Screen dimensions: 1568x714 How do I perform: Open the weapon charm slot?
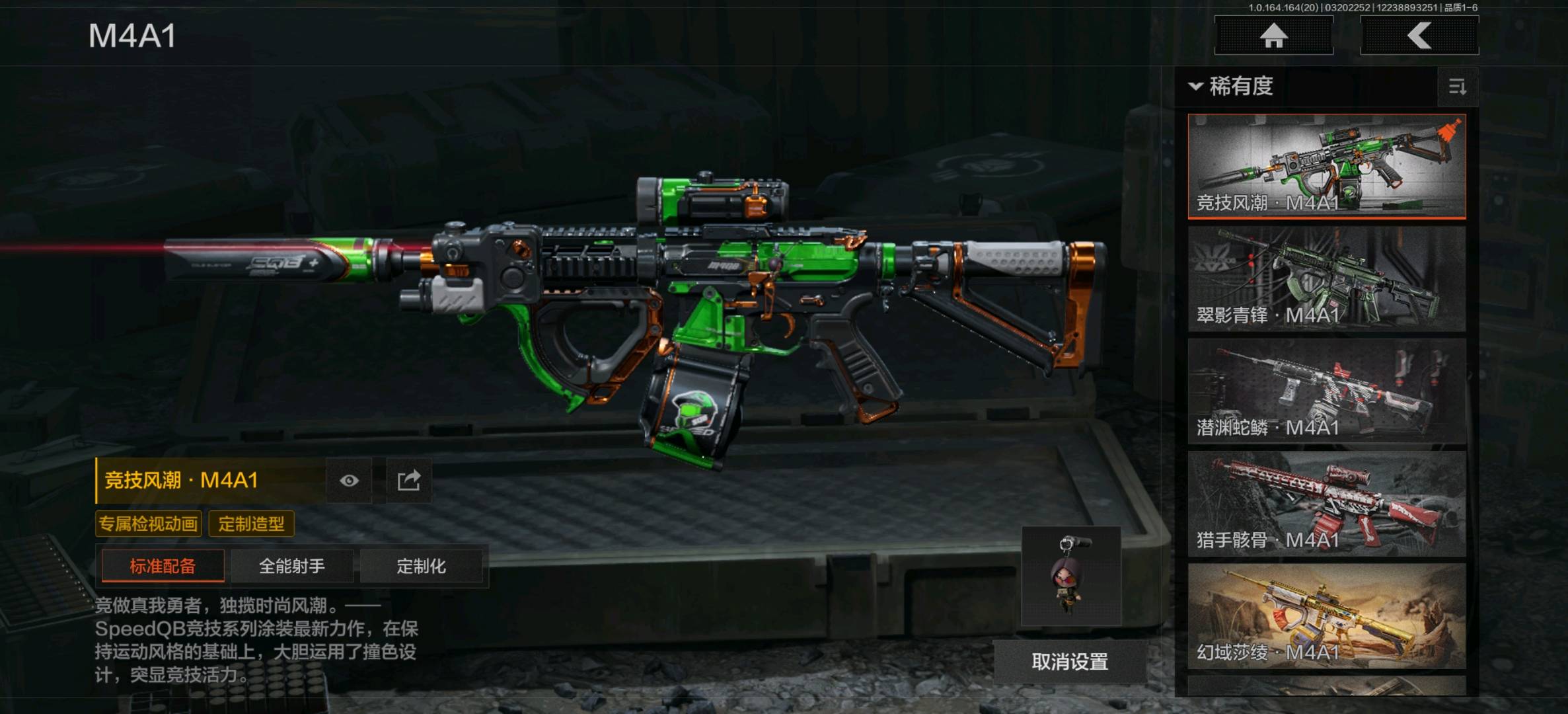click(x=1070, y=576)
